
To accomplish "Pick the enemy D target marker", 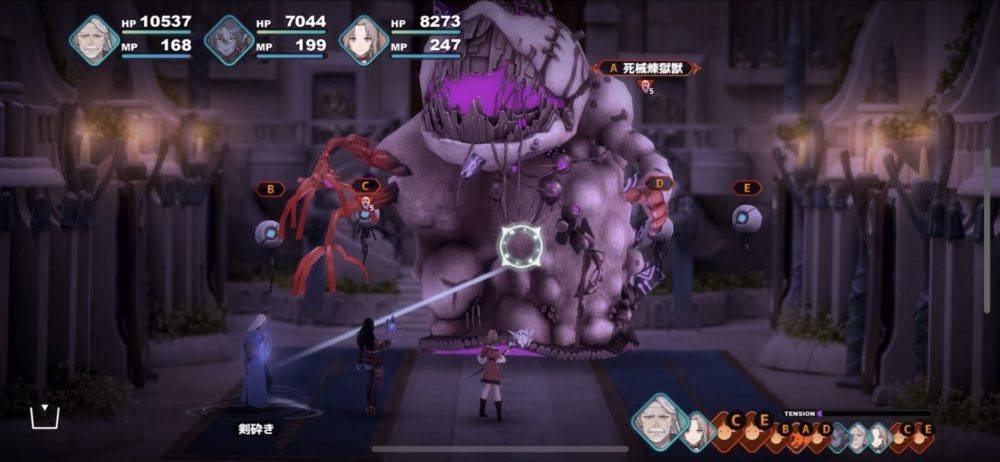I will (658, 184).
